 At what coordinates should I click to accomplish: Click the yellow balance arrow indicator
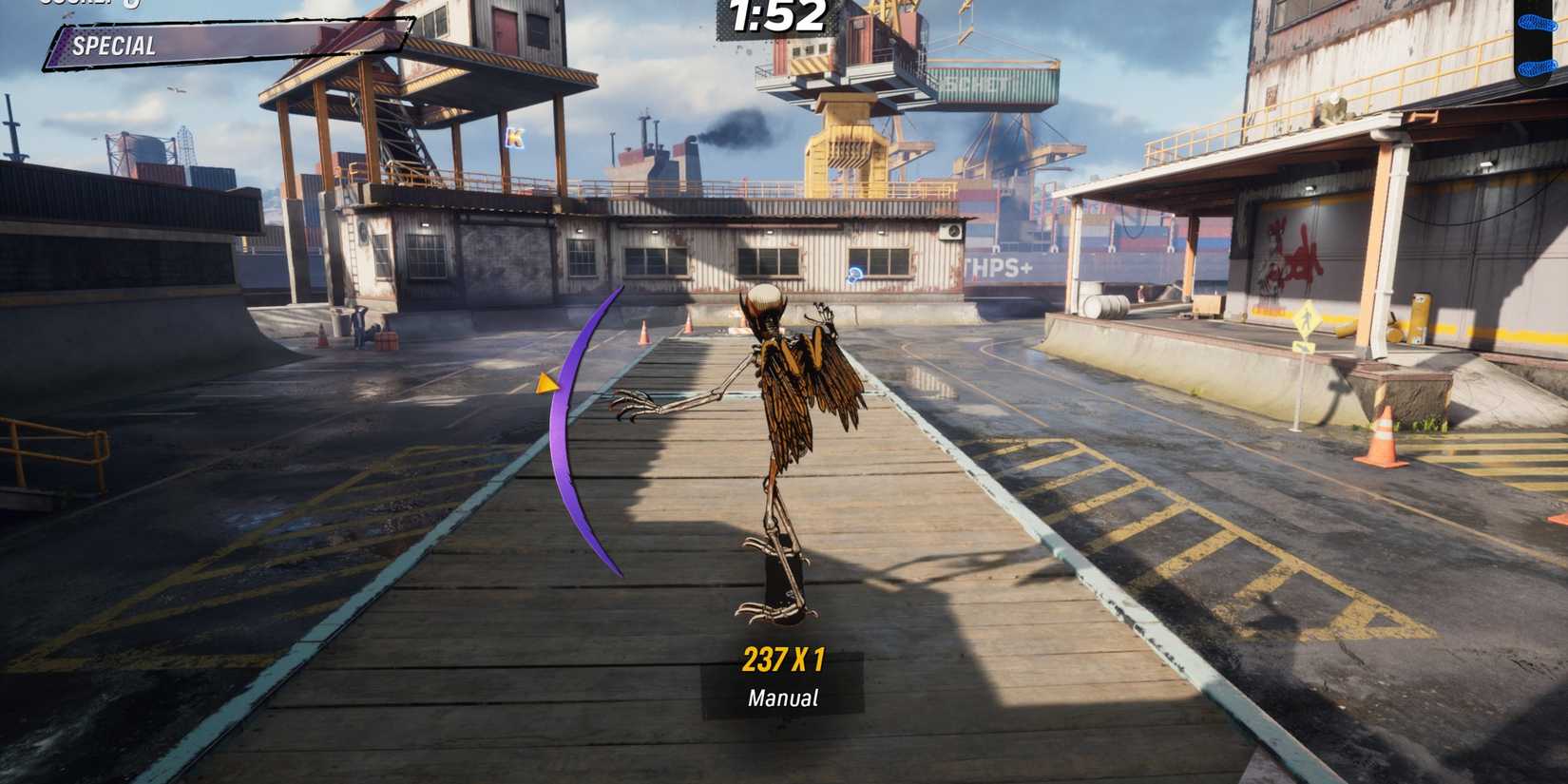point(549,385)
